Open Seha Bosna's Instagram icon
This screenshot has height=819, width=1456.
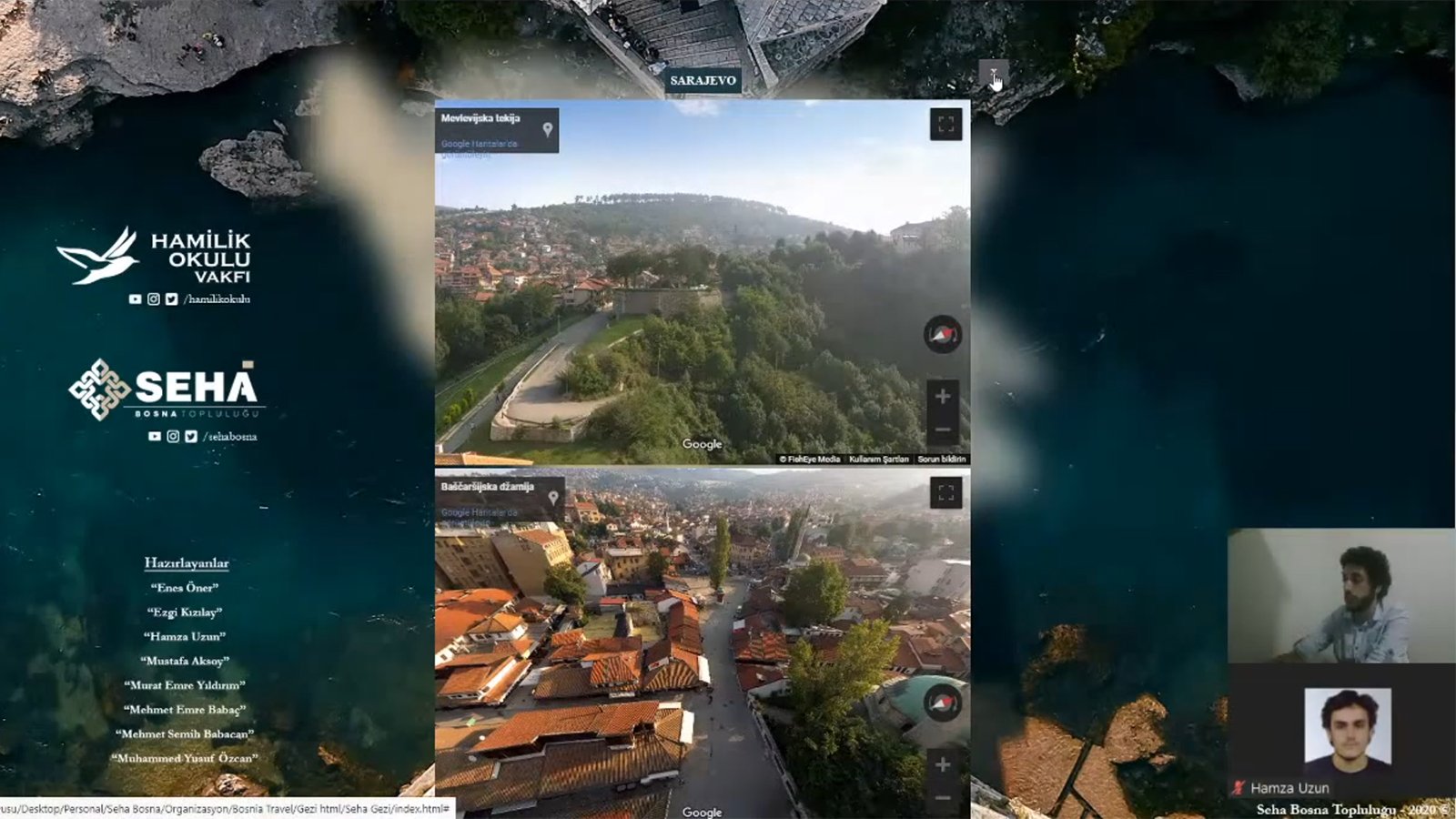coord(173,436)
